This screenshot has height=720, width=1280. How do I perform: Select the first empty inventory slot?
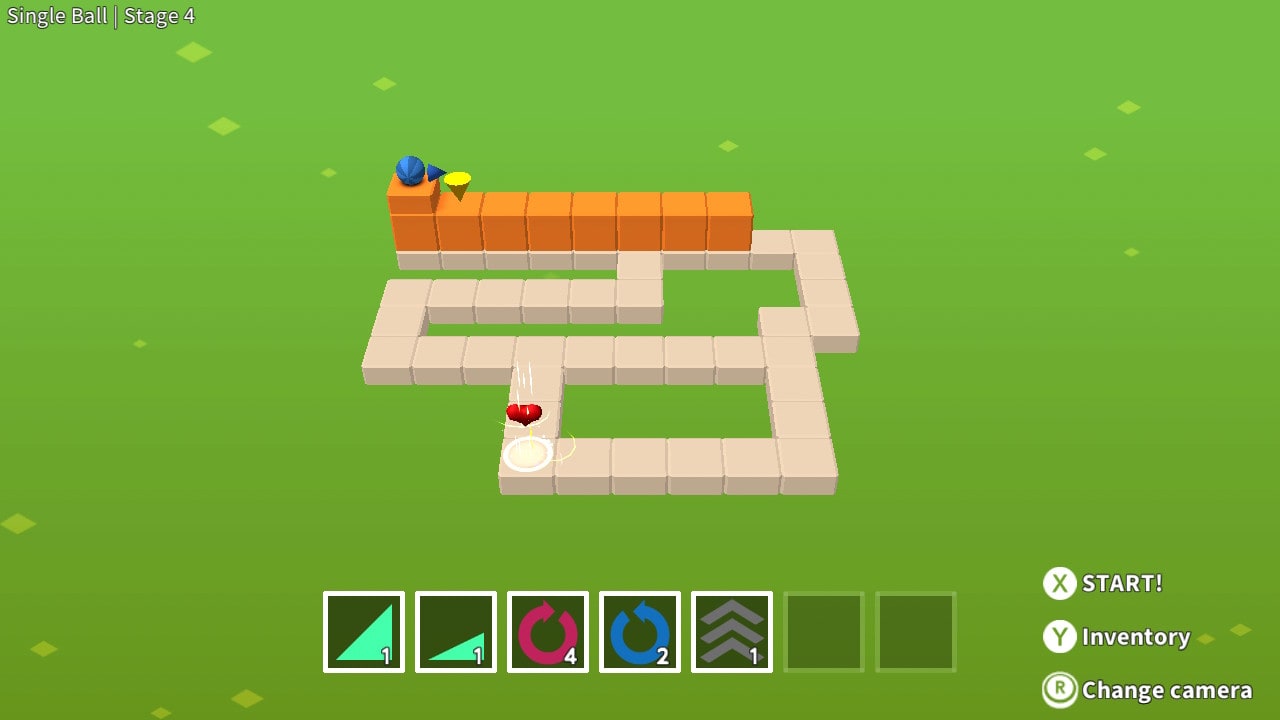click(823, 631)
